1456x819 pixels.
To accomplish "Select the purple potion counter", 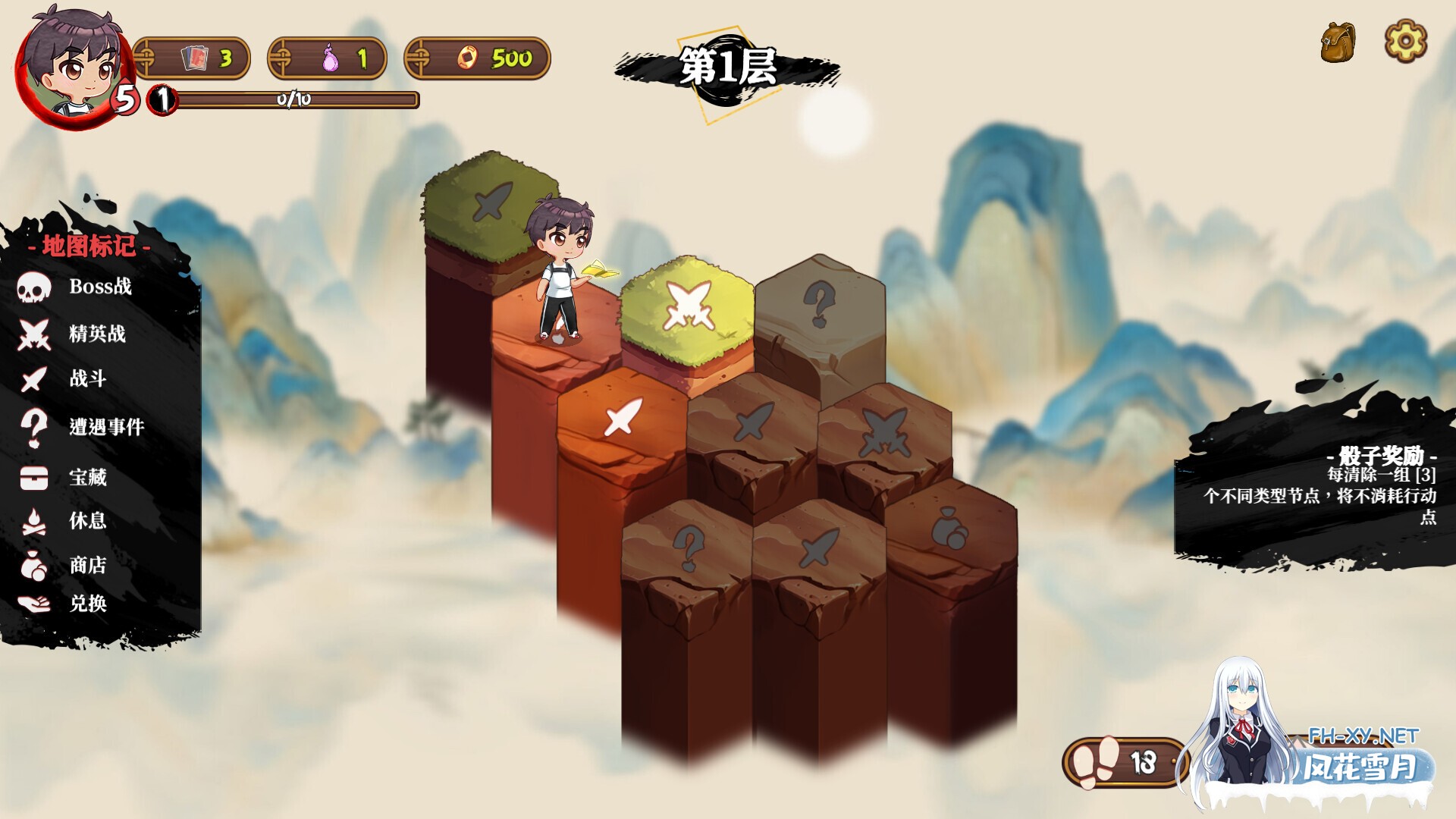I will tap(328, 58).
